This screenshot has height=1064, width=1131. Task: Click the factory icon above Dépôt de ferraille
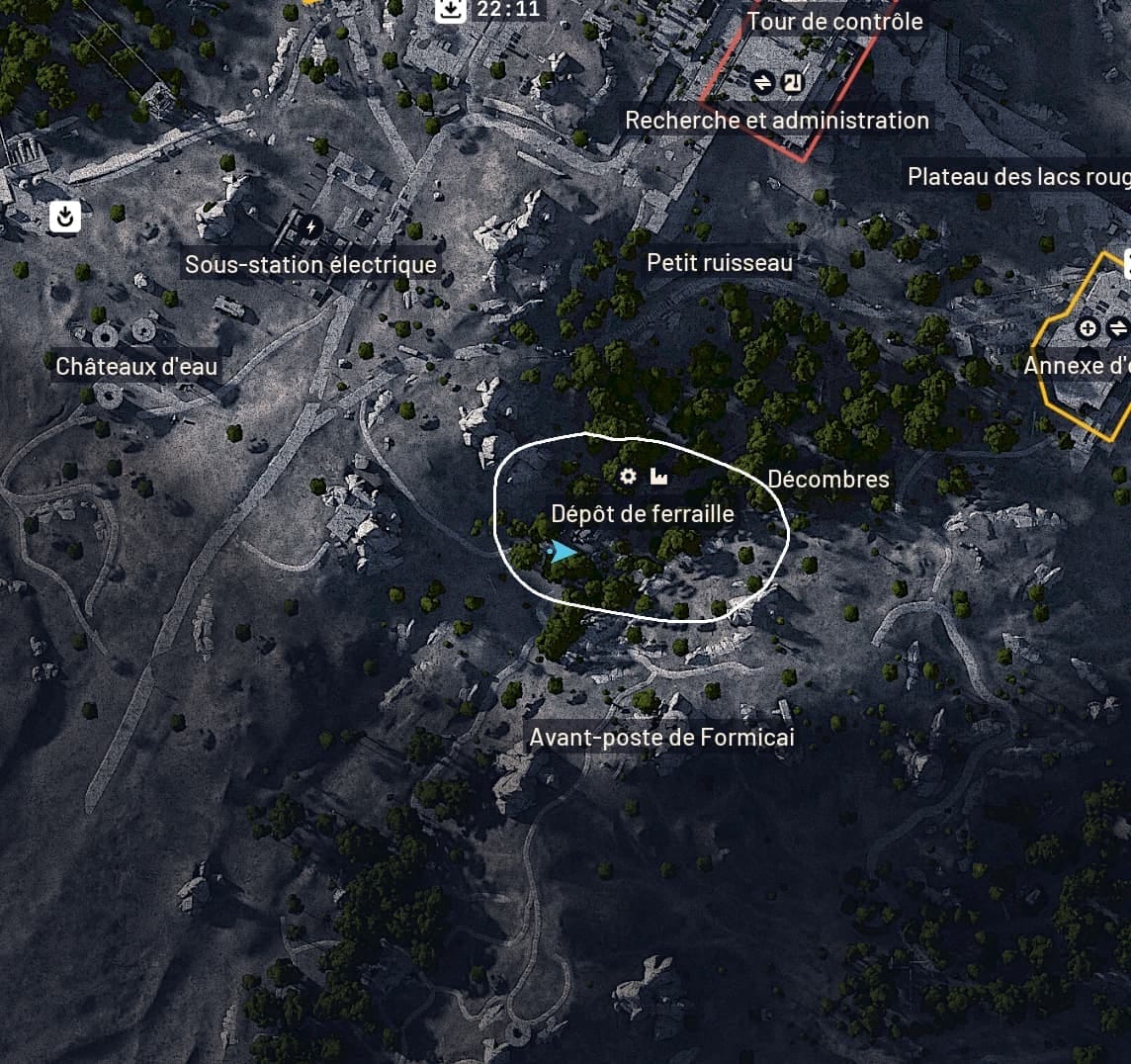point(658,478)
